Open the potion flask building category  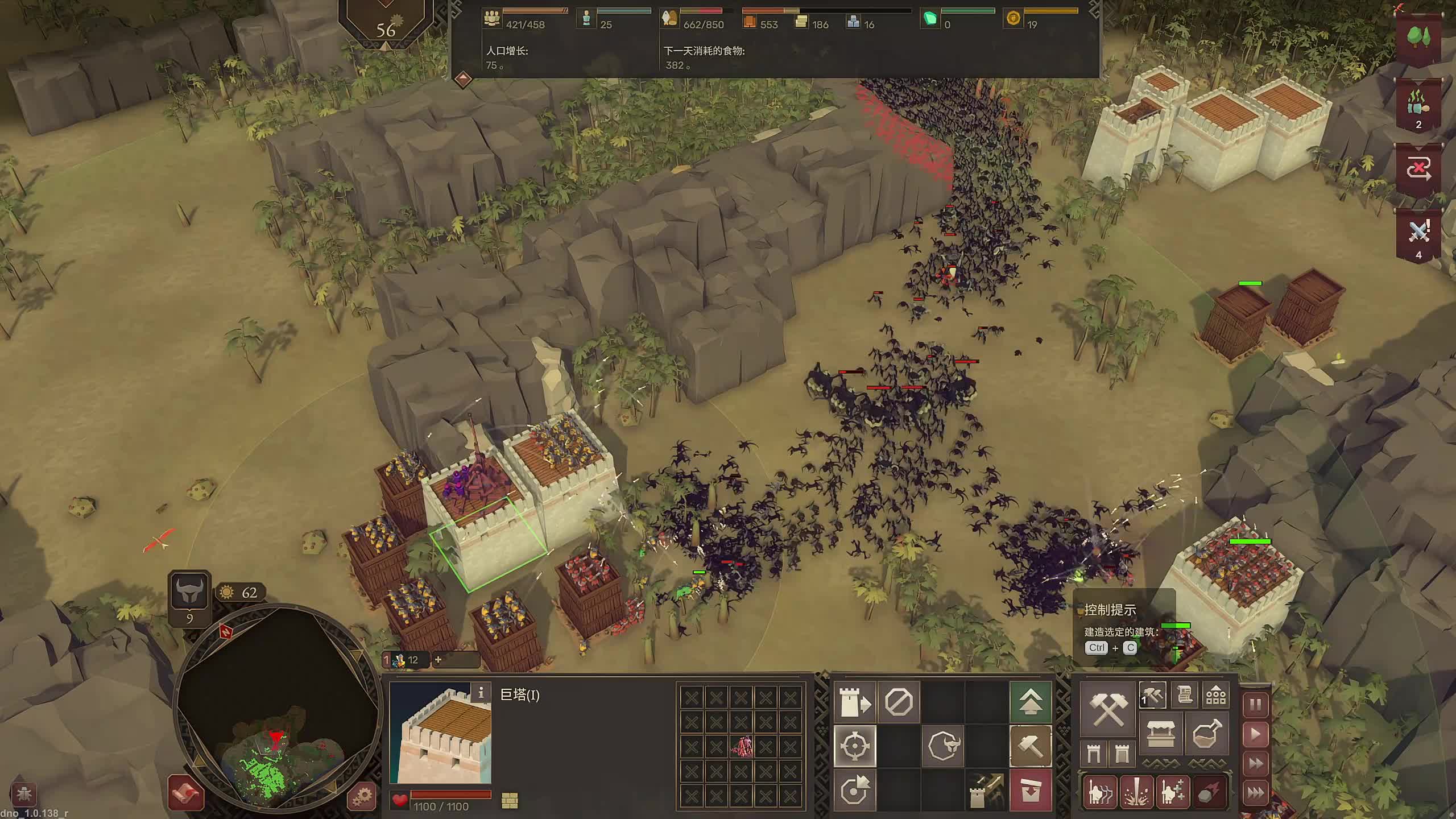[1207, 734]
